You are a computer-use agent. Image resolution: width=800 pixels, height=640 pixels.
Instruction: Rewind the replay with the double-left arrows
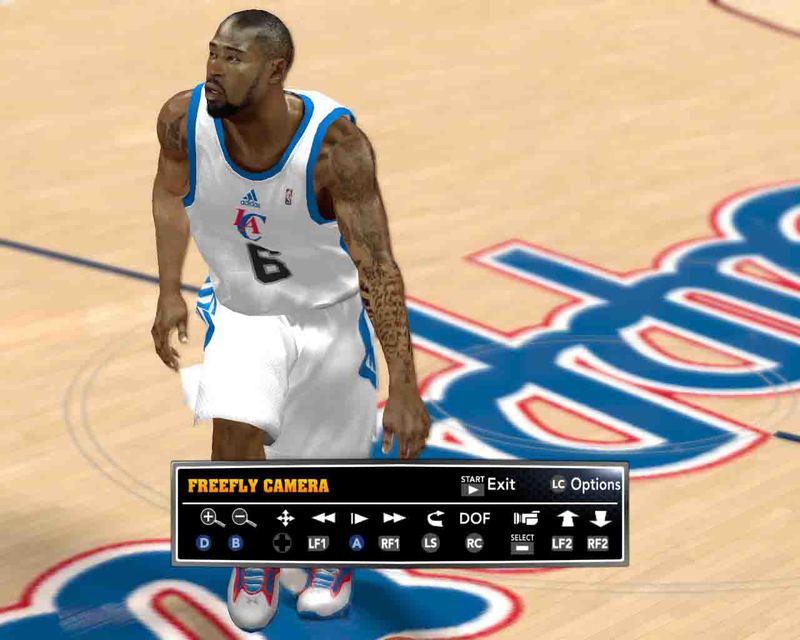click(x=322, y=518)
